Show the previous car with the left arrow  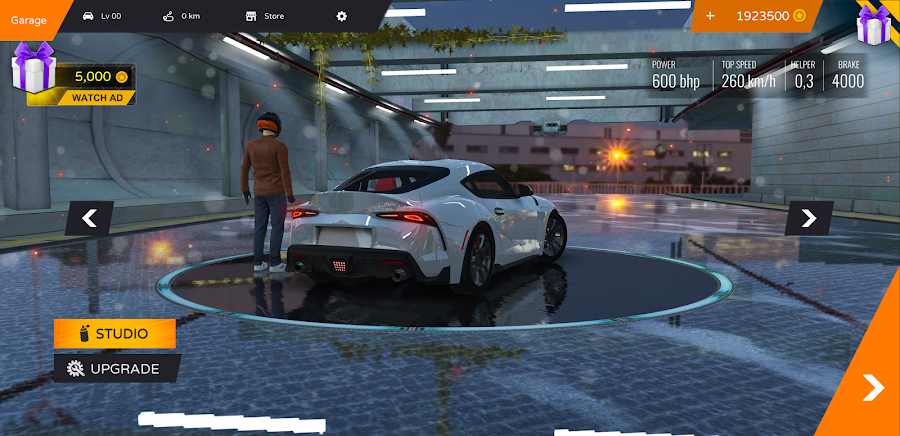click(x=89, y=218)
